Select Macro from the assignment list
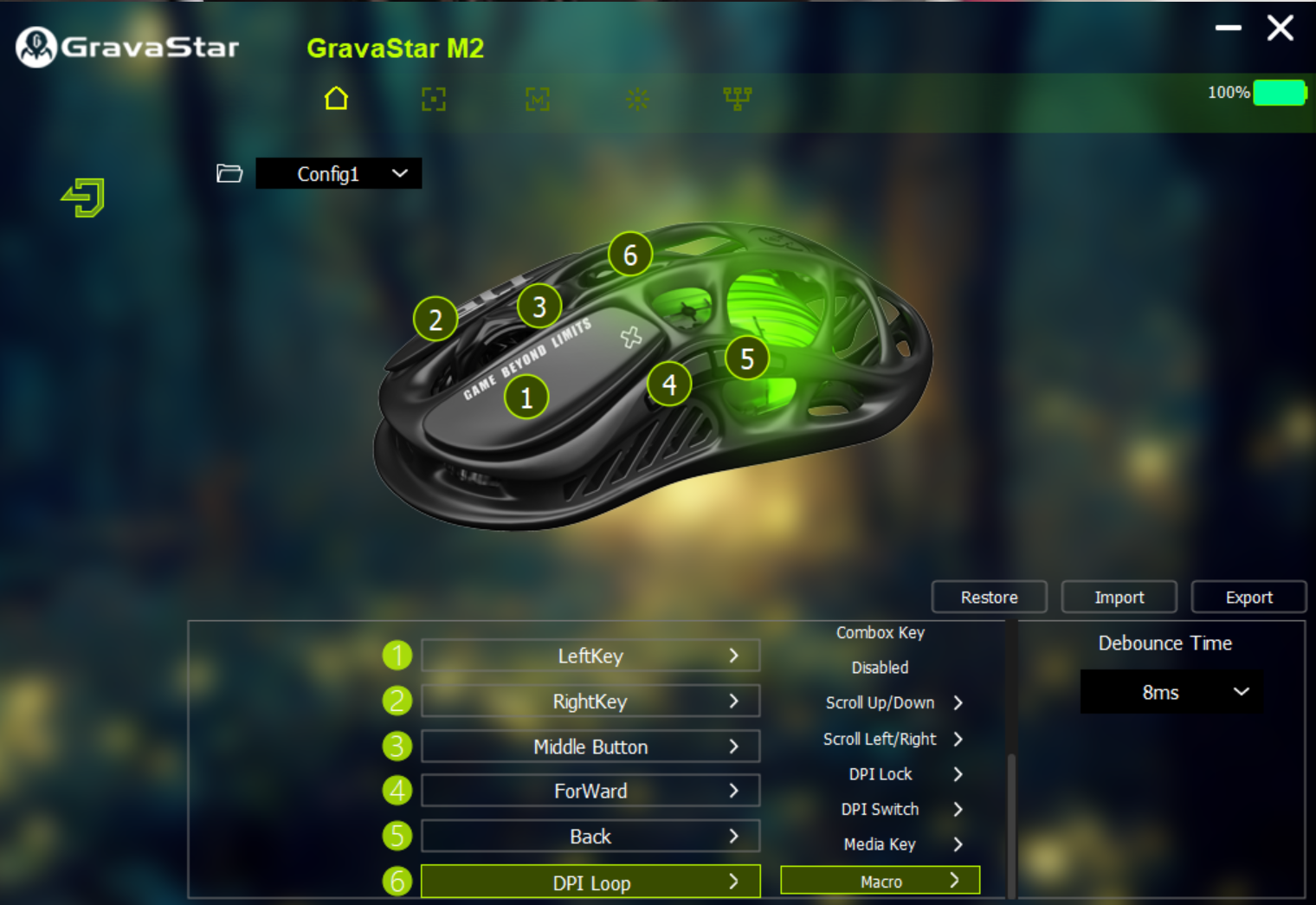Screen dimensions: 1316x905 coord(879,880)
